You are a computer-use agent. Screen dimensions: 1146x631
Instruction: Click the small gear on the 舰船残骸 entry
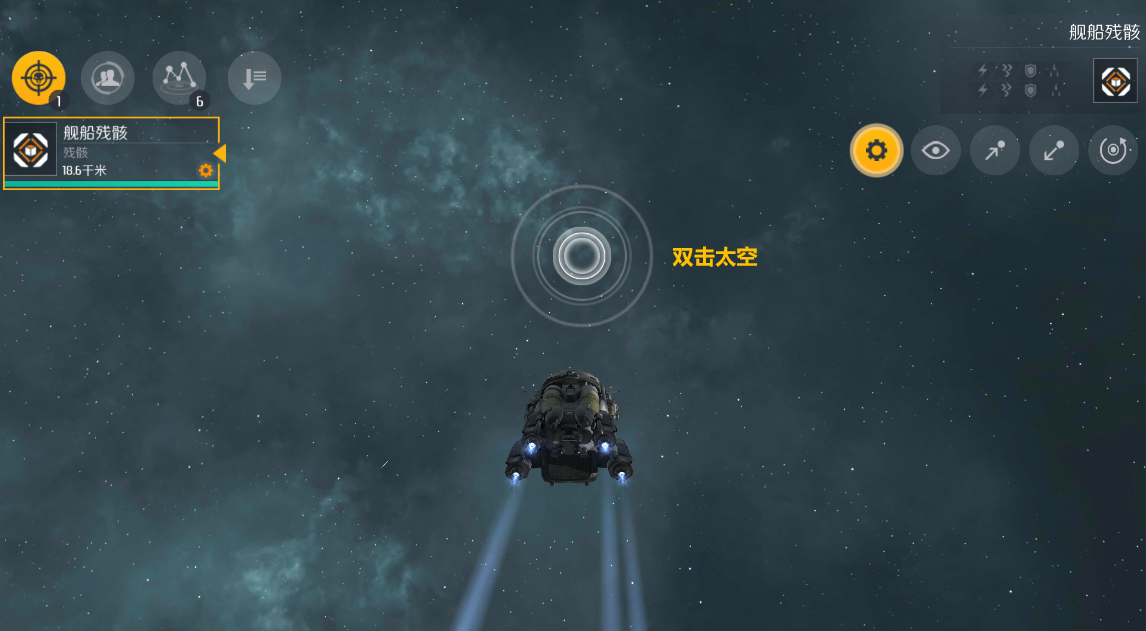pos(205,171)
